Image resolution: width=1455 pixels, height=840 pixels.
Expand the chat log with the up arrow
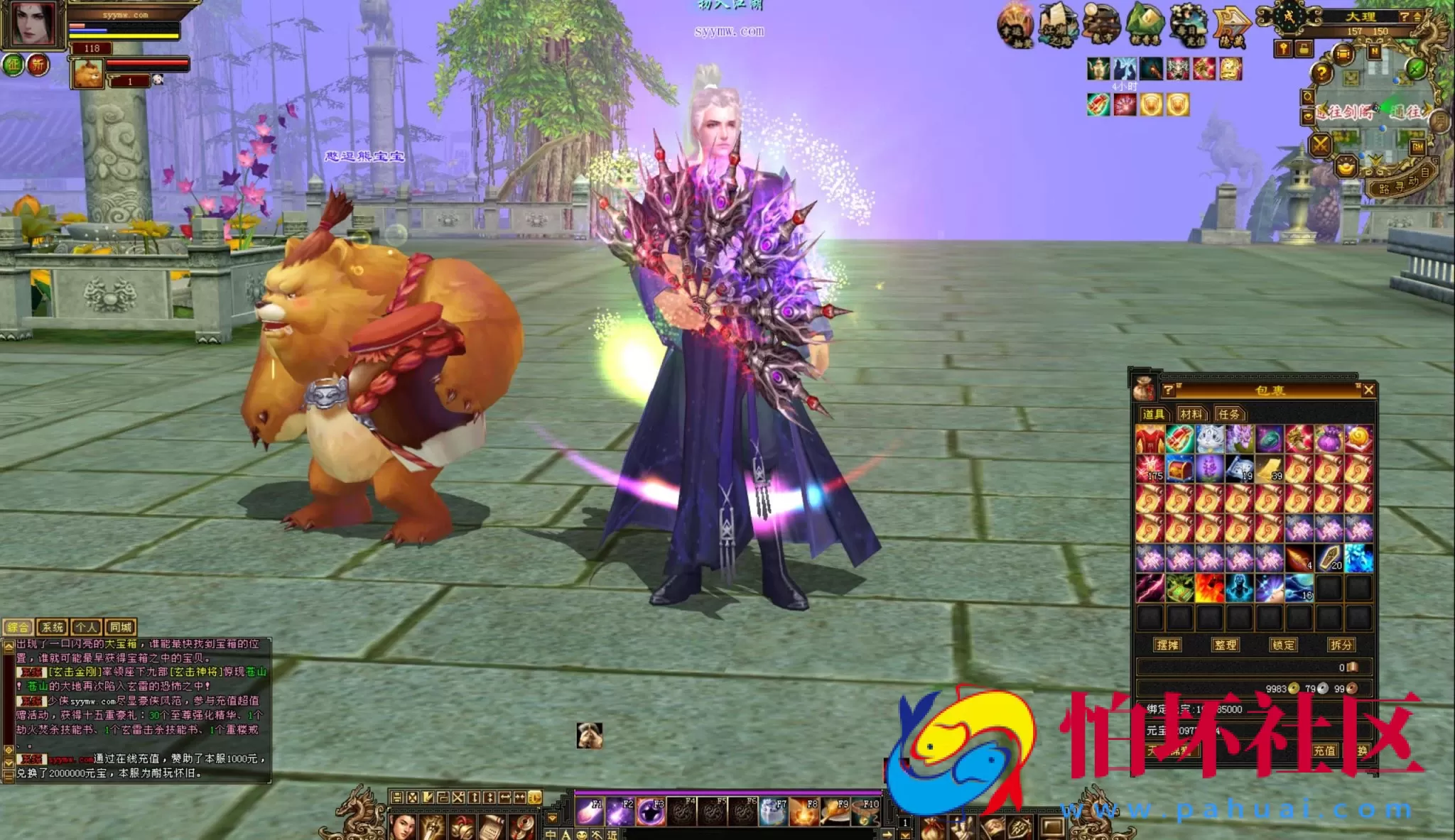point(9,646)
